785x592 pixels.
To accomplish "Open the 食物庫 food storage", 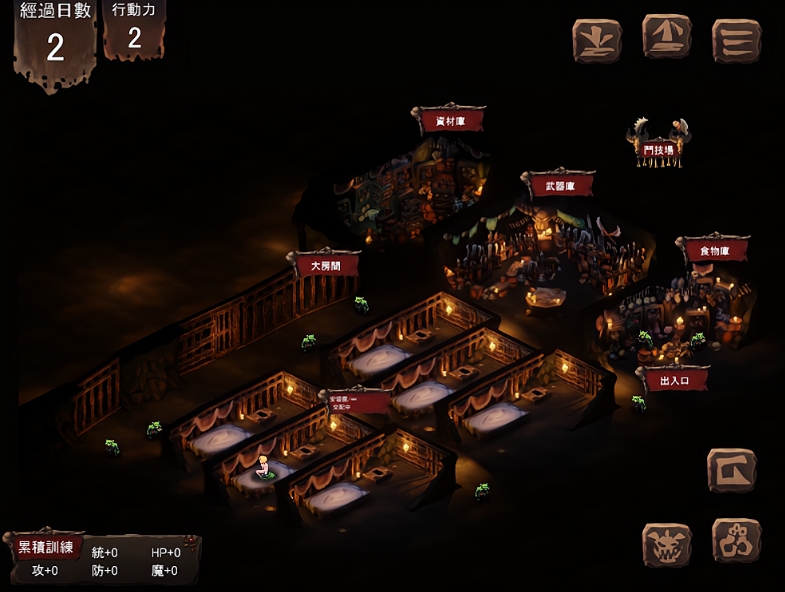I will coord(713,250).
